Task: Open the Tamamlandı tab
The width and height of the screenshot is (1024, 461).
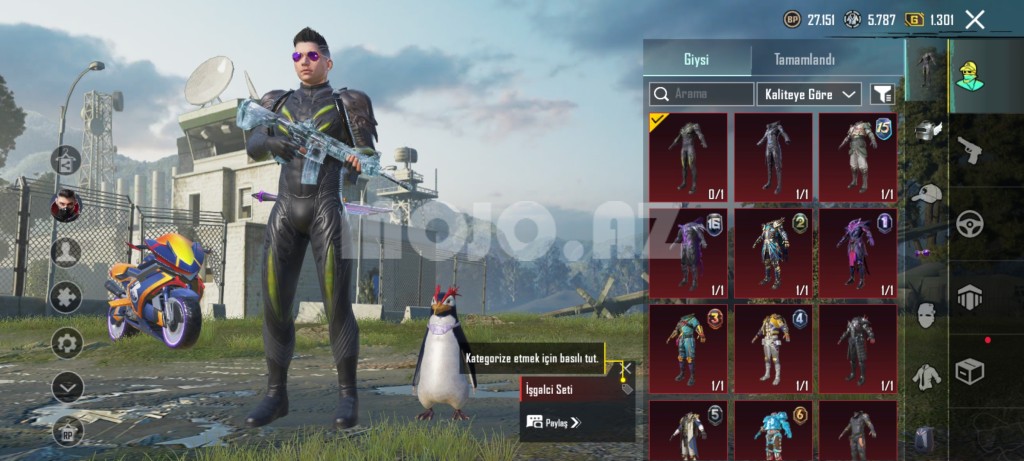Action: click(x=804, y=59)
